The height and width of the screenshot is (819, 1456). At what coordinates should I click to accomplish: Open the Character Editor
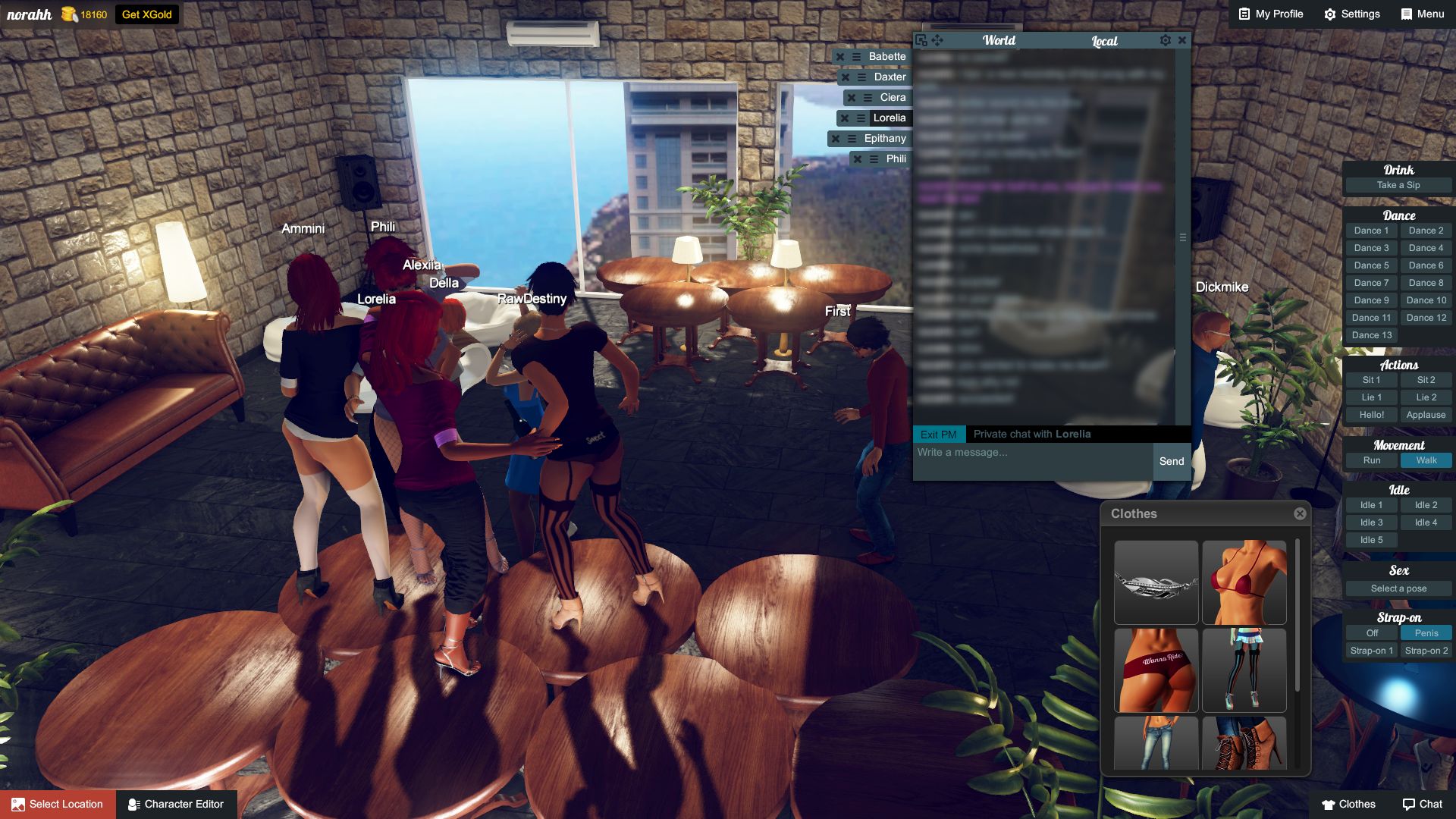click(176, 804)
